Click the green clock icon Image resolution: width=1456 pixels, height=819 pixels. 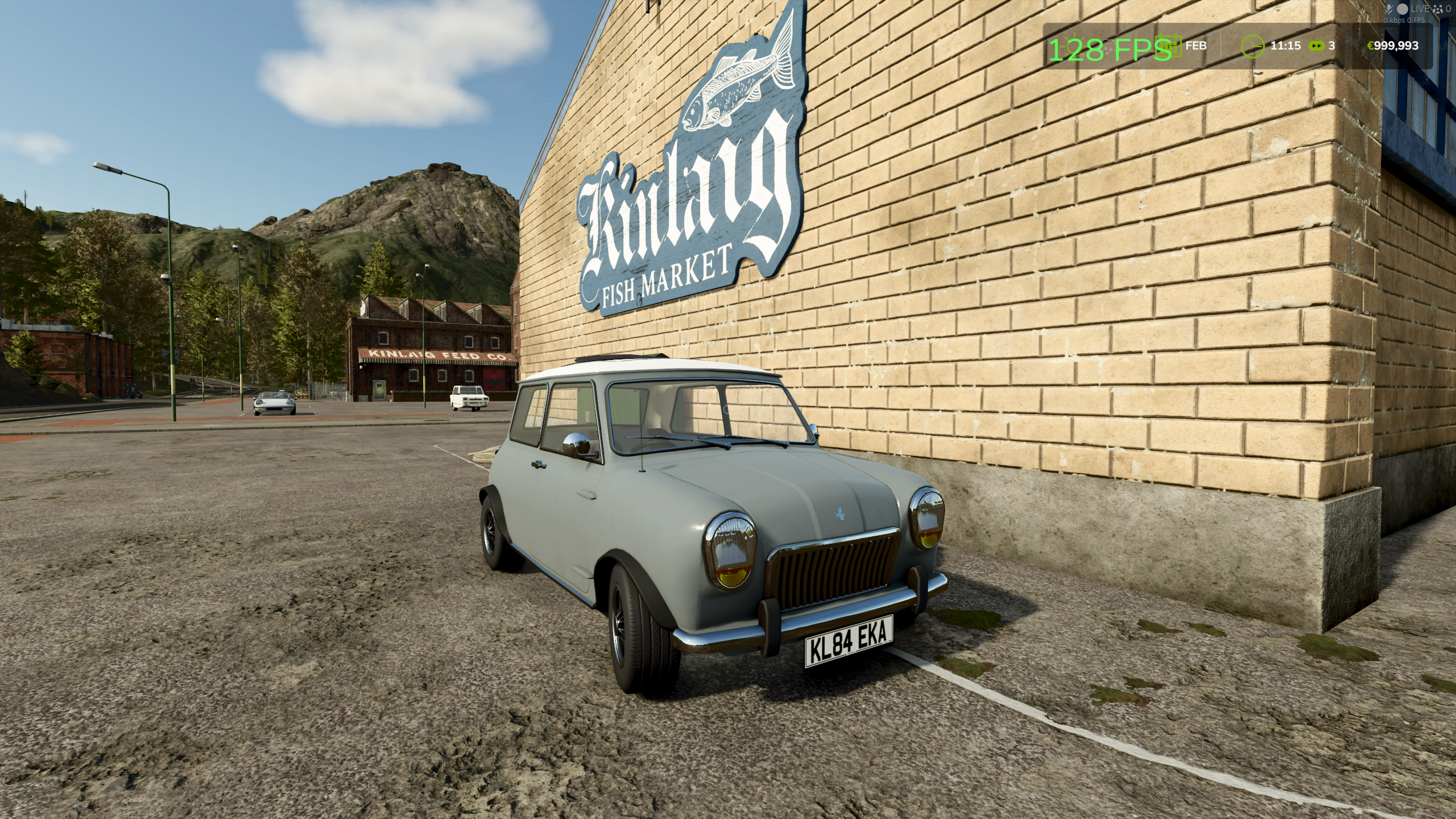(1252, 45)
